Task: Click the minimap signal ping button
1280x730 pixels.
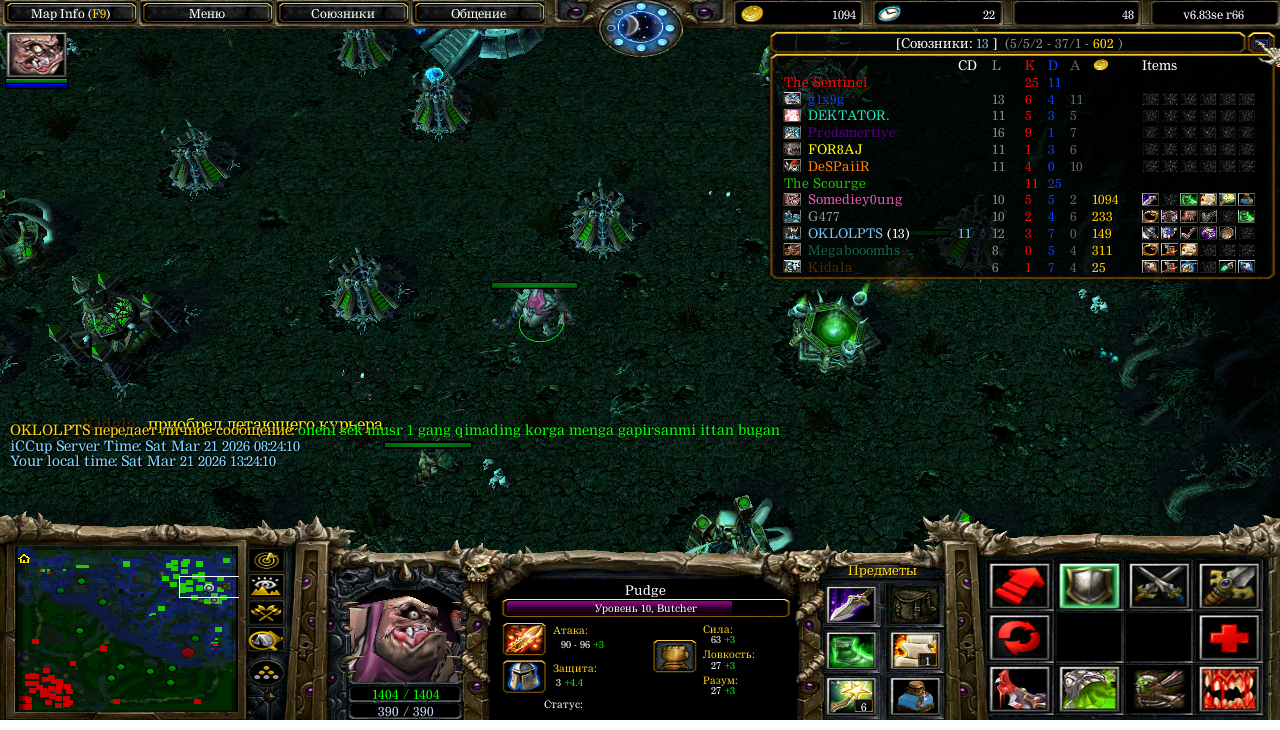Action: coord(266,561)
